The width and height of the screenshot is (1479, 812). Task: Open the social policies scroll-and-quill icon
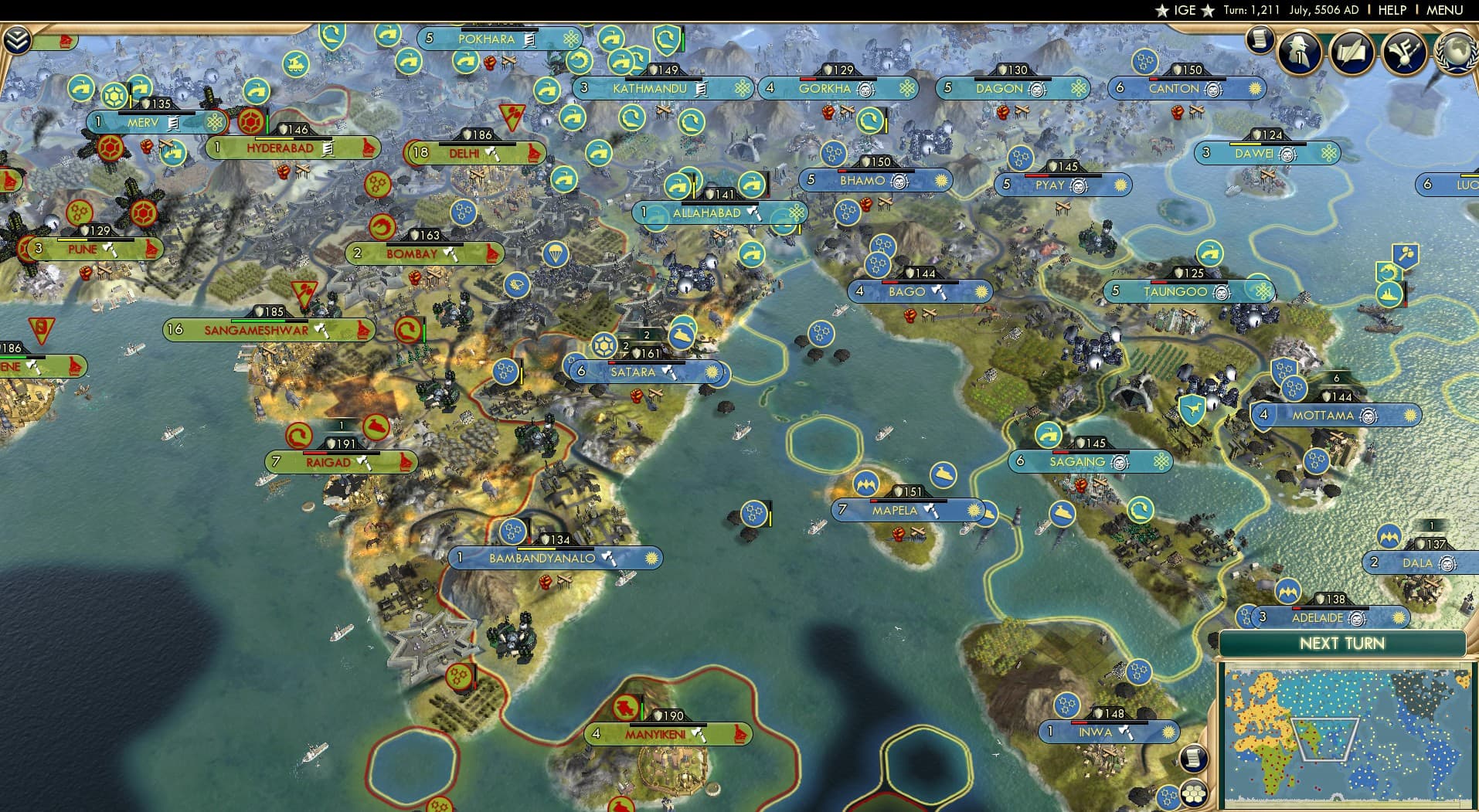pyautogui.click(x=1351, y=53)
